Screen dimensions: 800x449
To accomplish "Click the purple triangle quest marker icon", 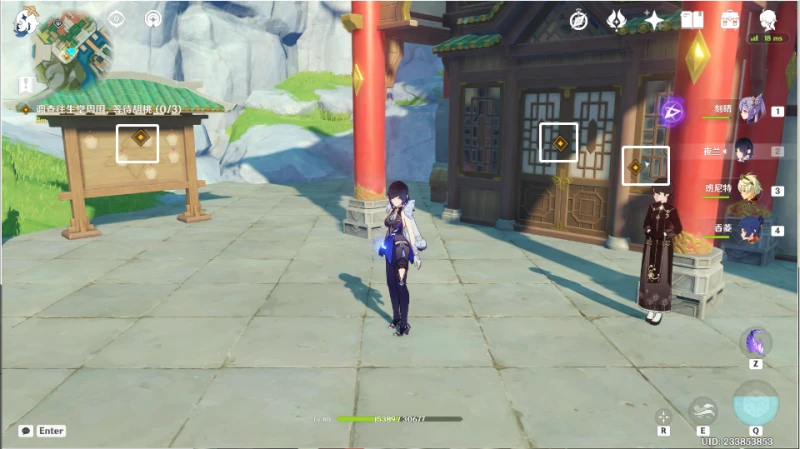I will coord(672,109).
